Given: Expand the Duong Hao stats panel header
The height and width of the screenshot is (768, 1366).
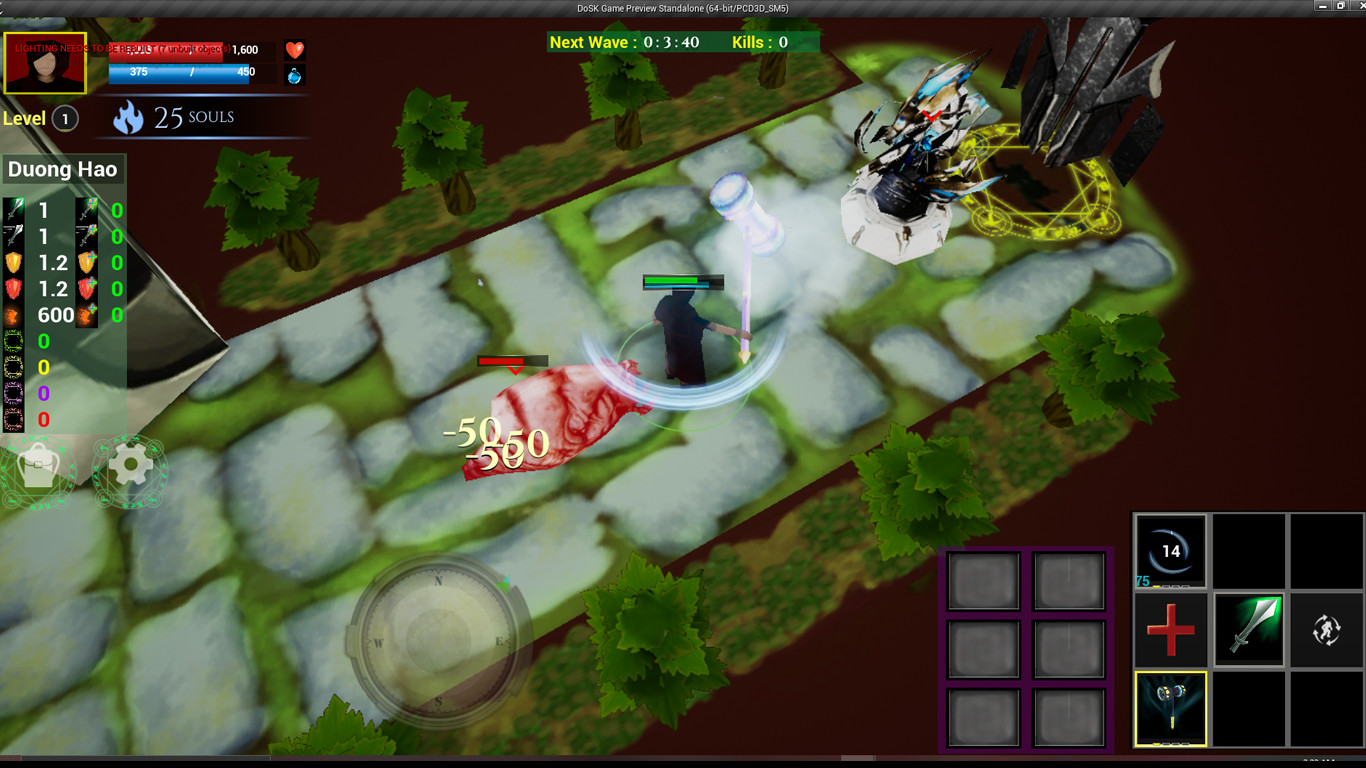Looking at the screenshot, I should (63, 170).
